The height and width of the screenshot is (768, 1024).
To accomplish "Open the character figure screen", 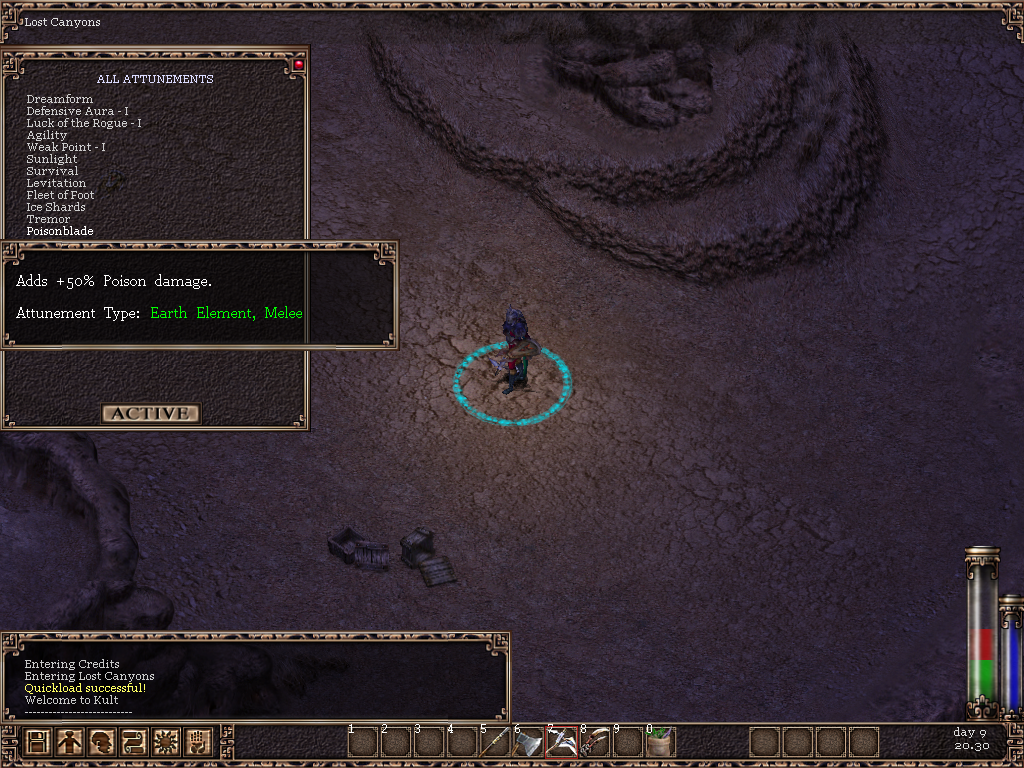I will click(x=69, y=742).
